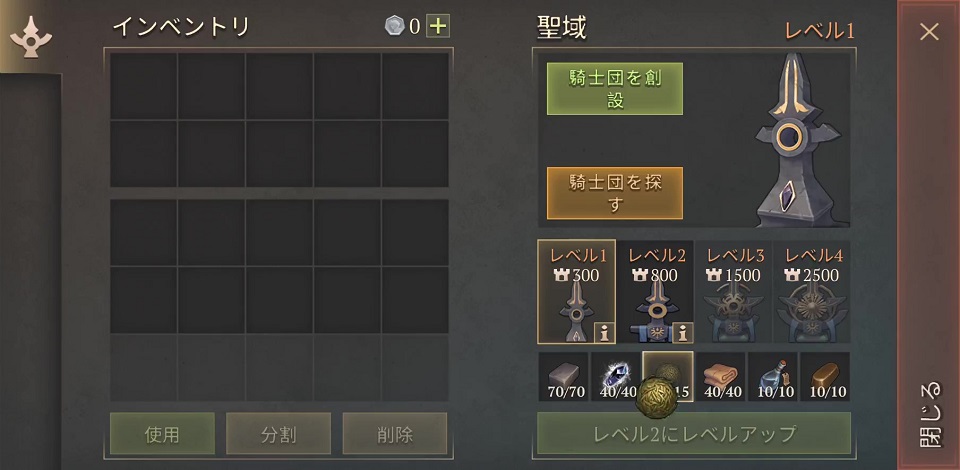Image resolution: width=960 pixels, height=470 pixels.
Task: Select the folded cloth material slot
Action: click(x=720, y=376)
